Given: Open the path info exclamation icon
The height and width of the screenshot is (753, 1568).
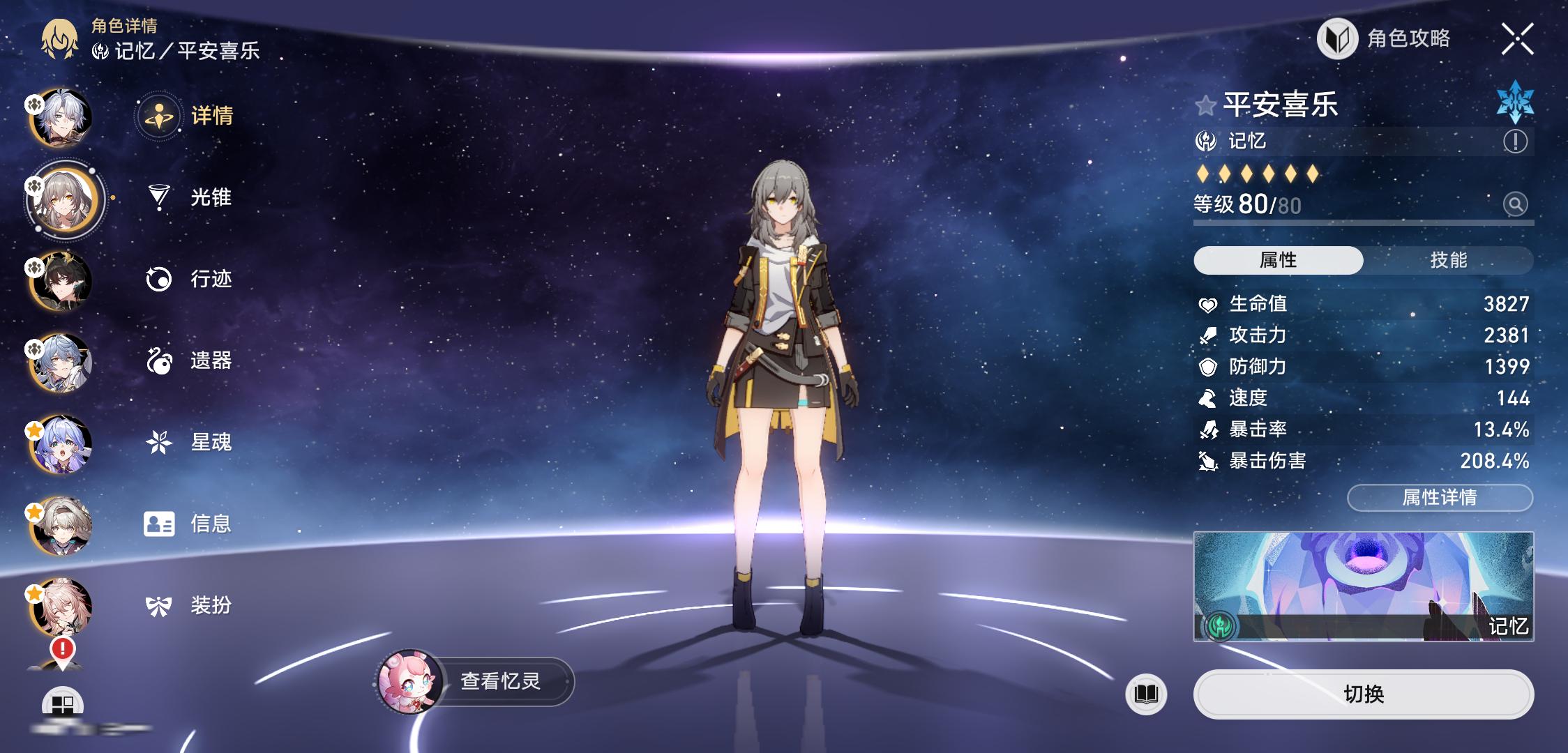Looking at the screenshot, I should pos(1515,142).
